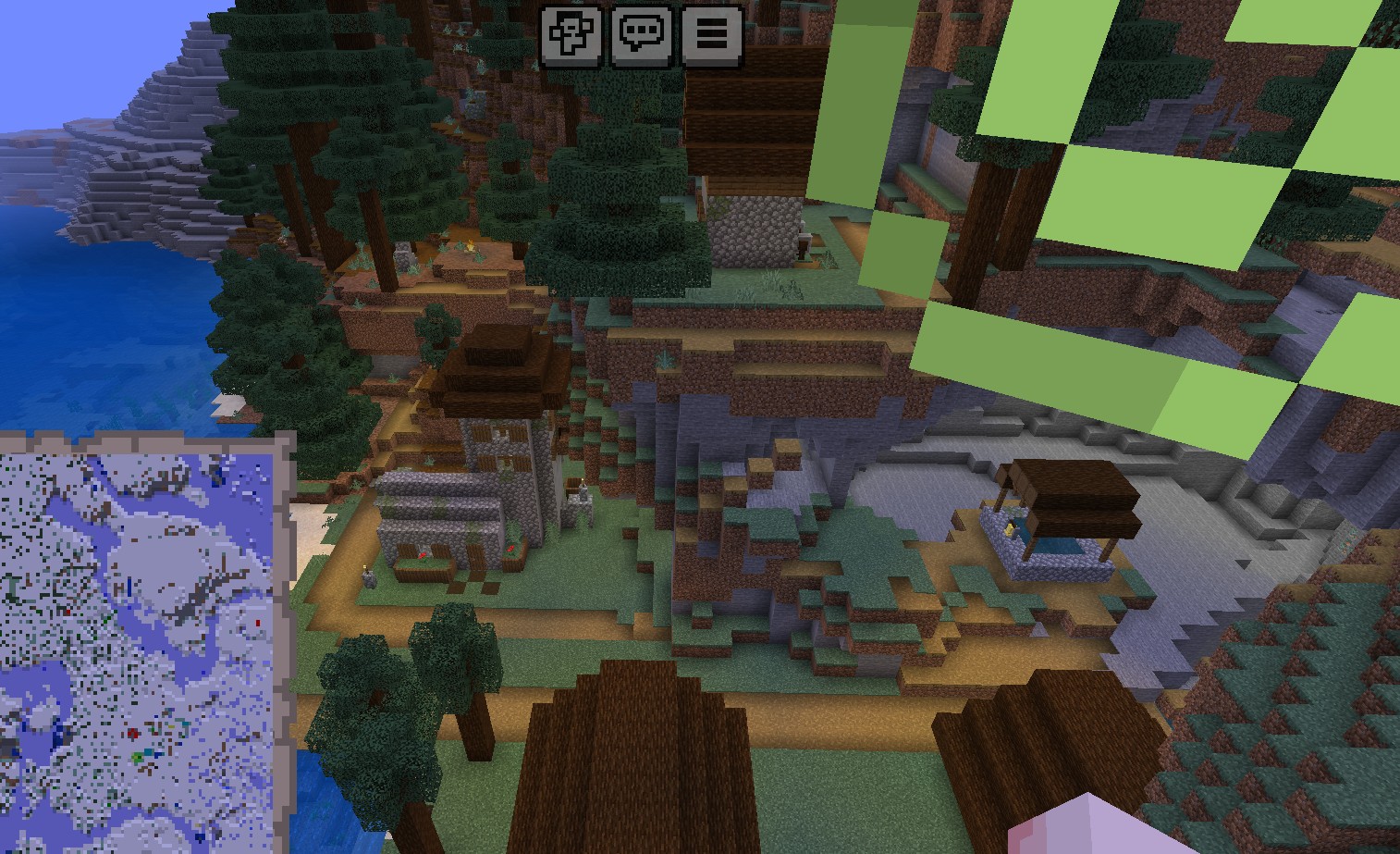This screenshot has width=1400, height=854.
Task: Open the three-line pause menu button
Action: tap(712, 35)
